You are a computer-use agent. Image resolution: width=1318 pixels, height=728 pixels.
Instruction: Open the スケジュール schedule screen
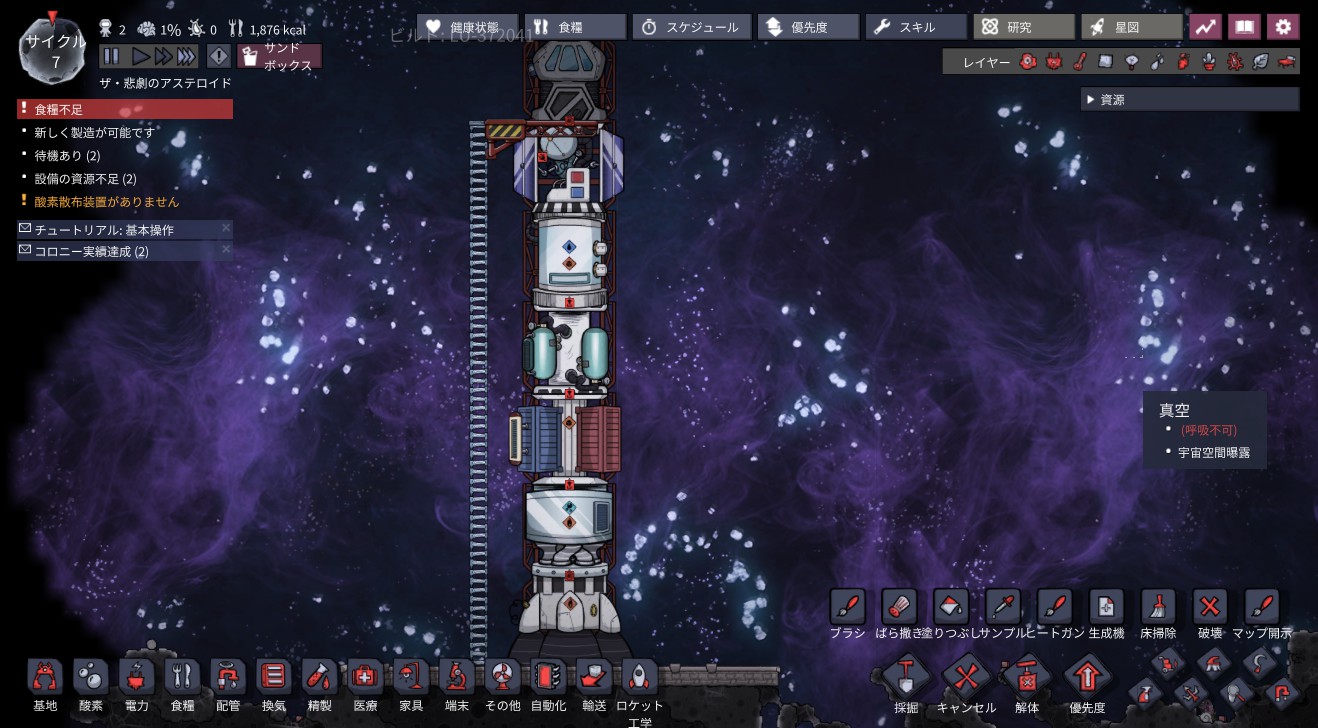[690, 27]
